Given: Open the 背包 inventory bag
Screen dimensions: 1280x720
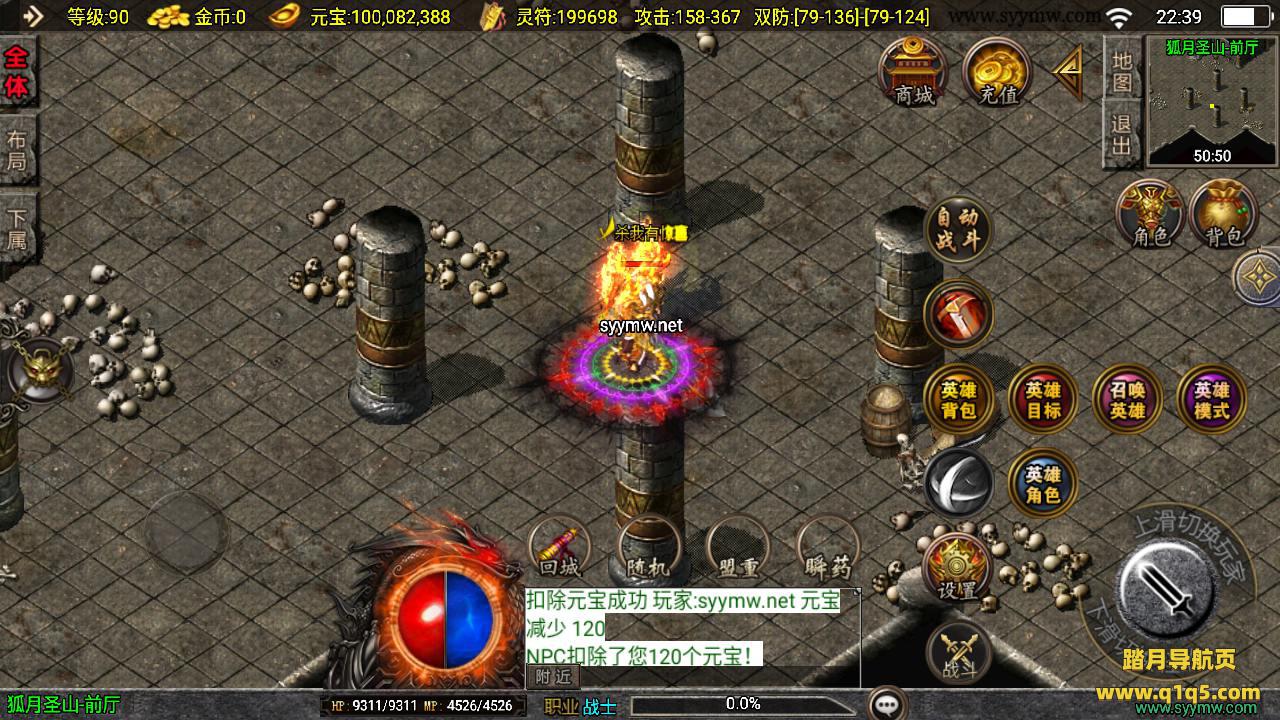Looking at the screenshot, I should pyautogui.click(x=1223, y=214).
